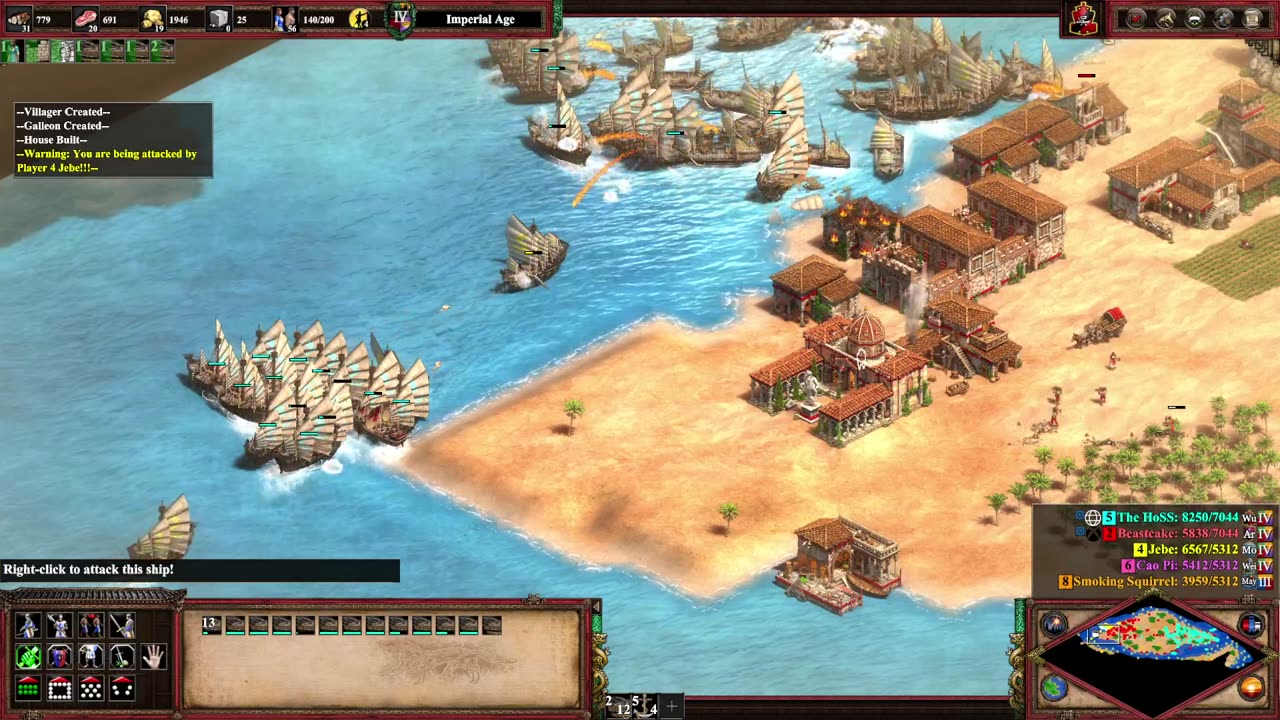Toggle the minimap economic mode button

[1251, 688]
